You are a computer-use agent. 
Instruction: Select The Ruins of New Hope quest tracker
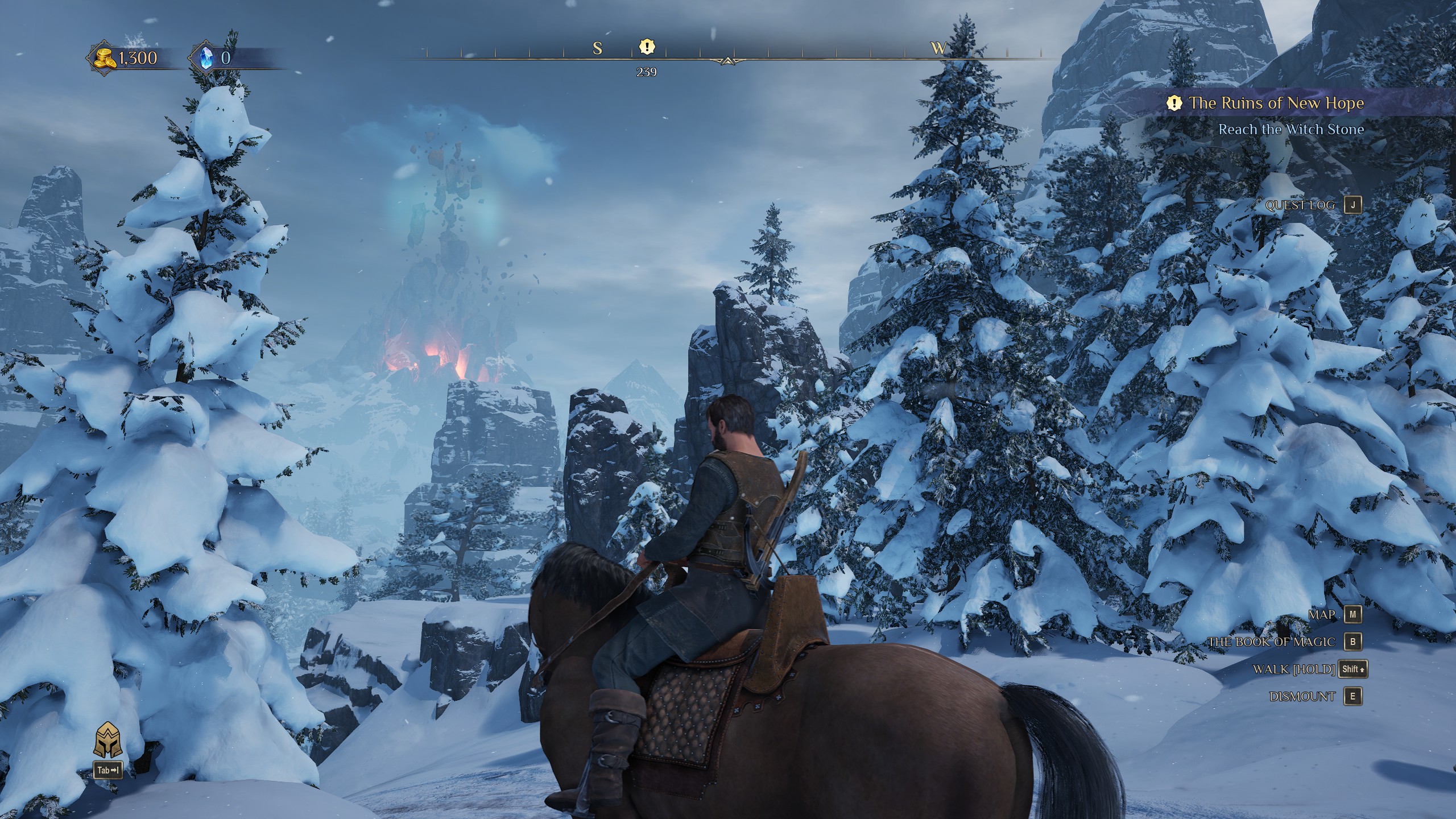(1276, 104)
